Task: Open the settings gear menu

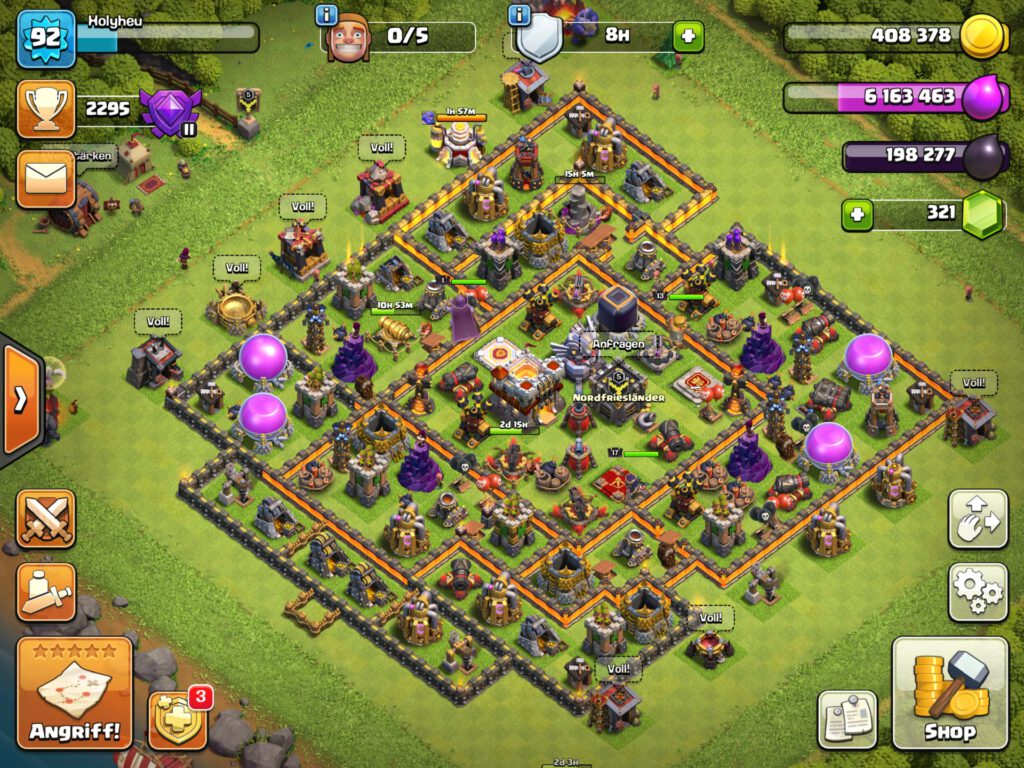Action: [x=978, y=592]
